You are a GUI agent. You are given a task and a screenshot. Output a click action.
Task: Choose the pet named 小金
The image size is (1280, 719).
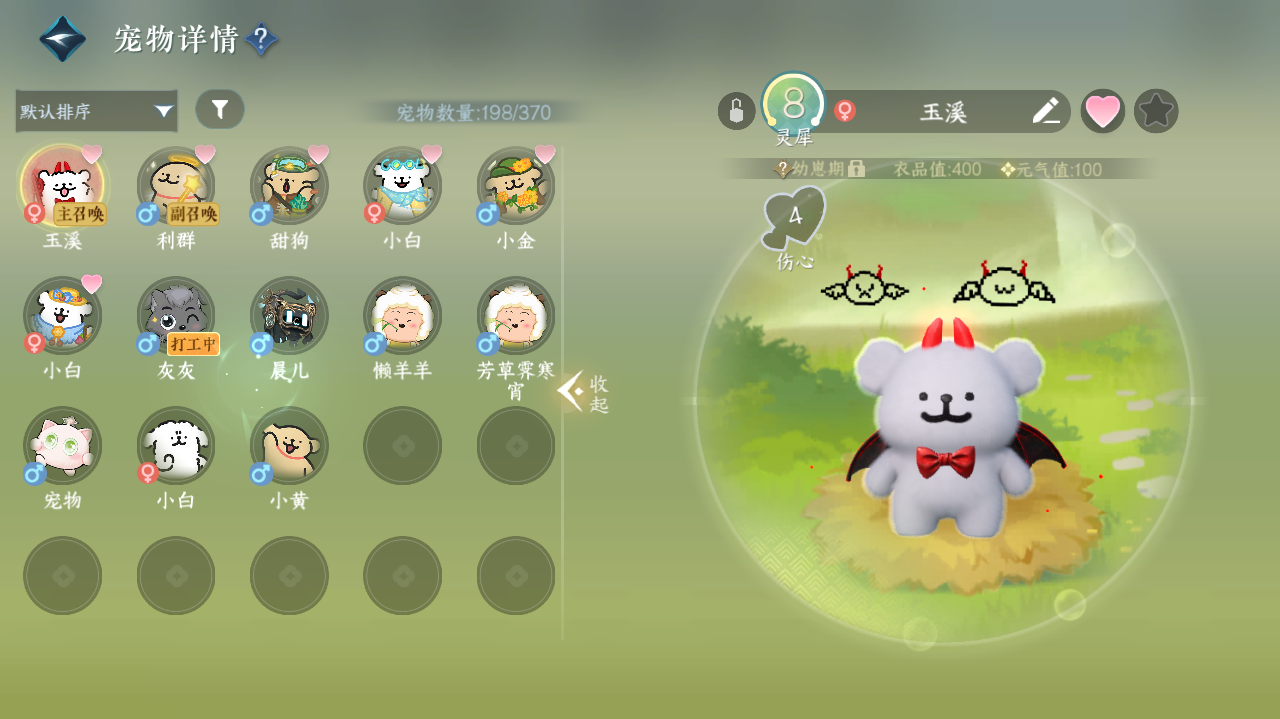point(516,186)
